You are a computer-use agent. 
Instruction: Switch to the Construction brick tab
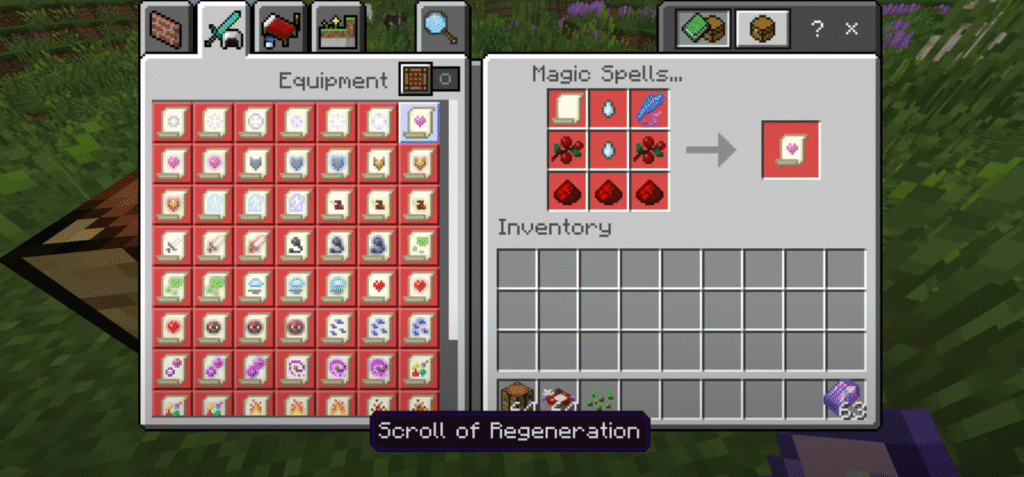point(165,31)
